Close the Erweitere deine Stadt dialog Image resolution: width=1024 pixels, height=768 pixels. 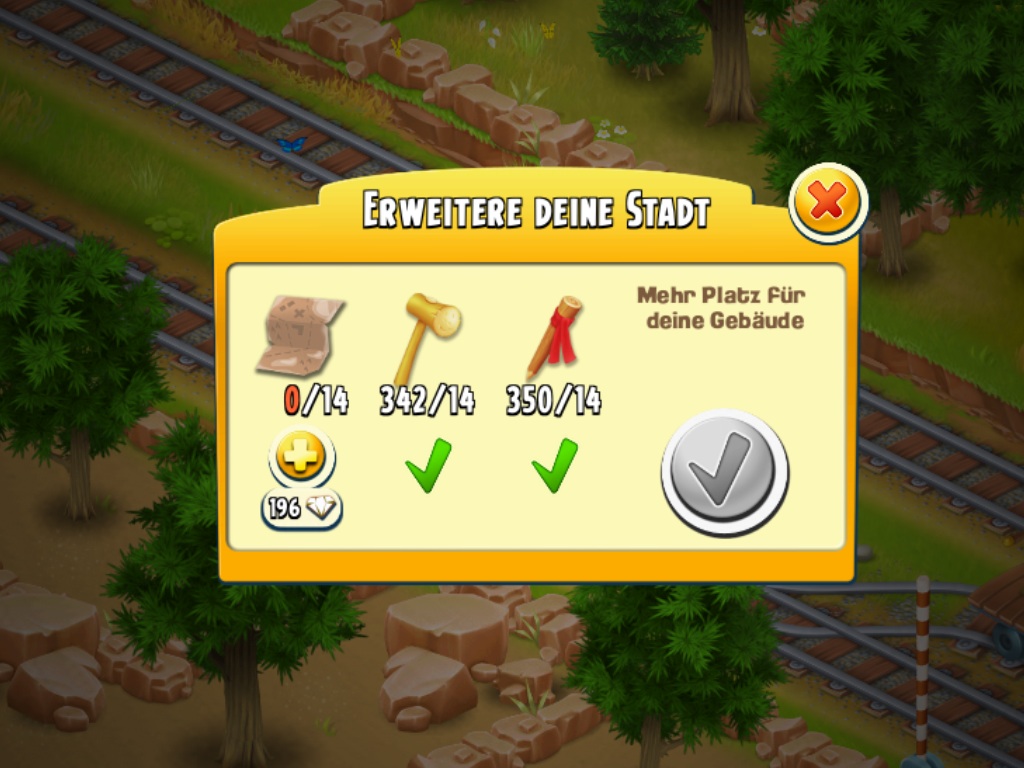pyautogui.click(x=826, y=203)
